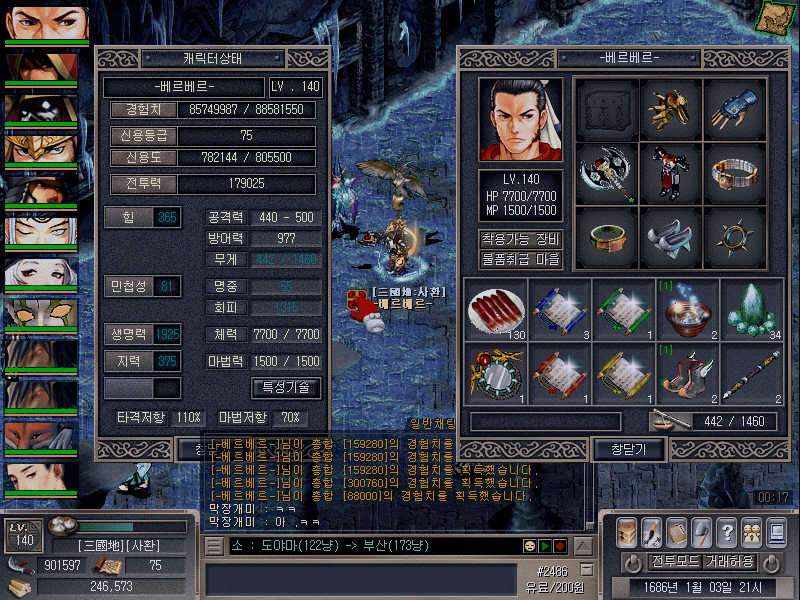Click the 착용가능 장비 button
Image resolution: width=800 pixels, height=600 pixels.
(x=520, y=240)
